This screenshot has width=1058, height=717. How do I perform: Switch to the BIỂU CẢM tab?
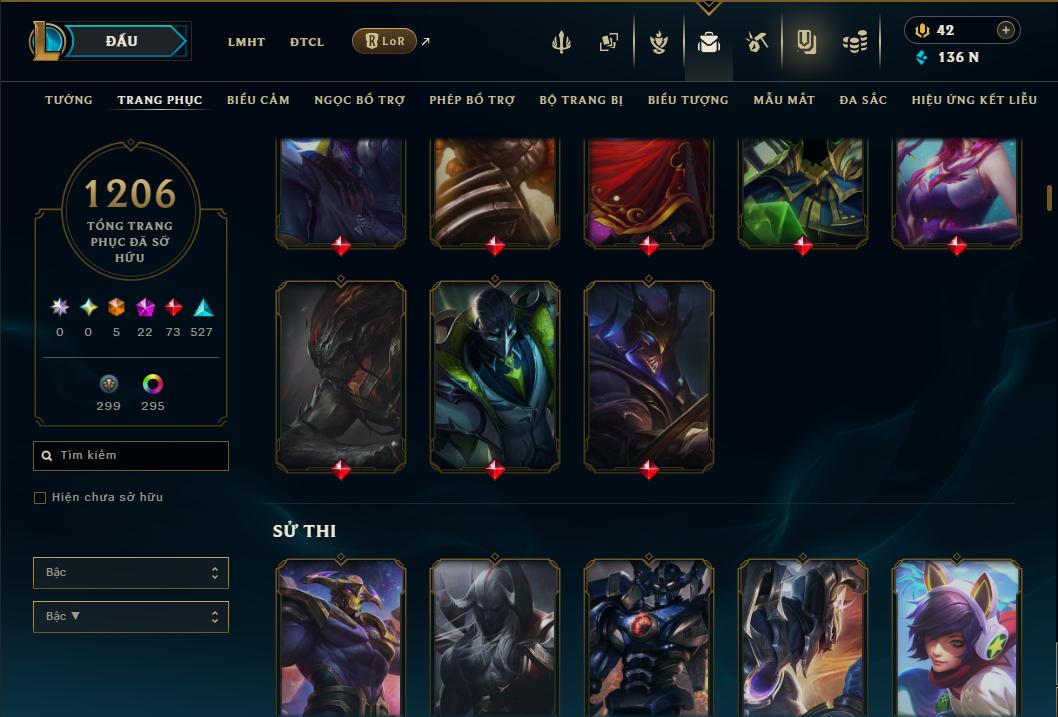pos(258,100)
